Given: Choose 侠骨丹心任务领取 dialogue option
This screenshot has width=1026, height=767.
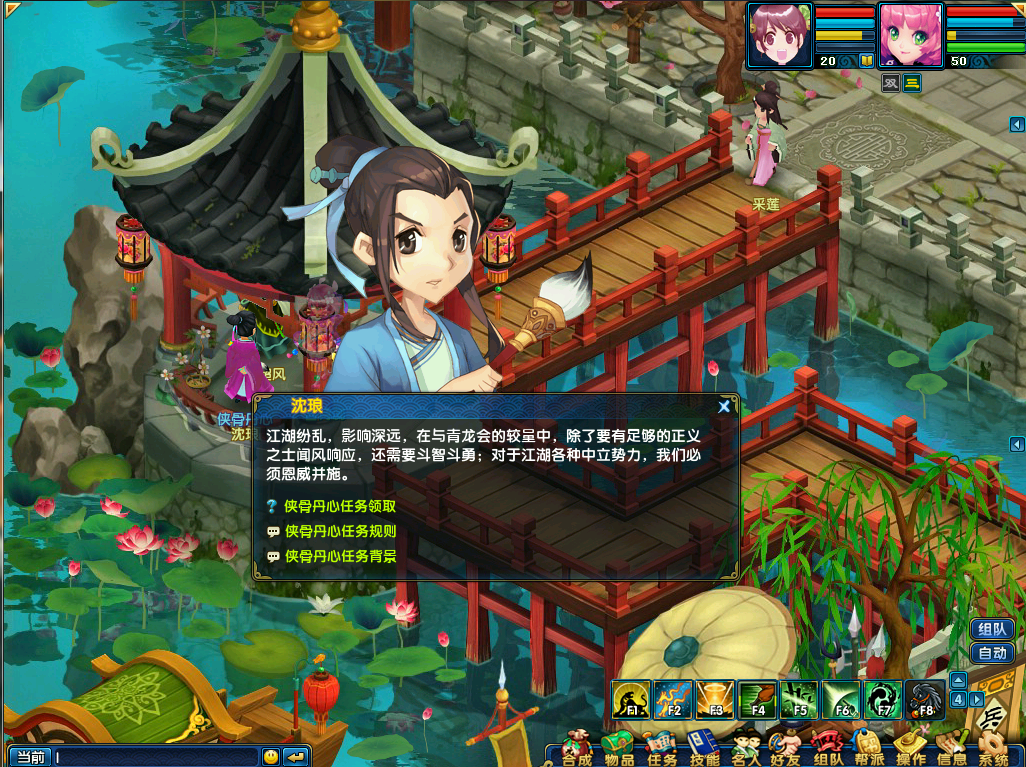Looking at the screenshot, I should [340, 507].
